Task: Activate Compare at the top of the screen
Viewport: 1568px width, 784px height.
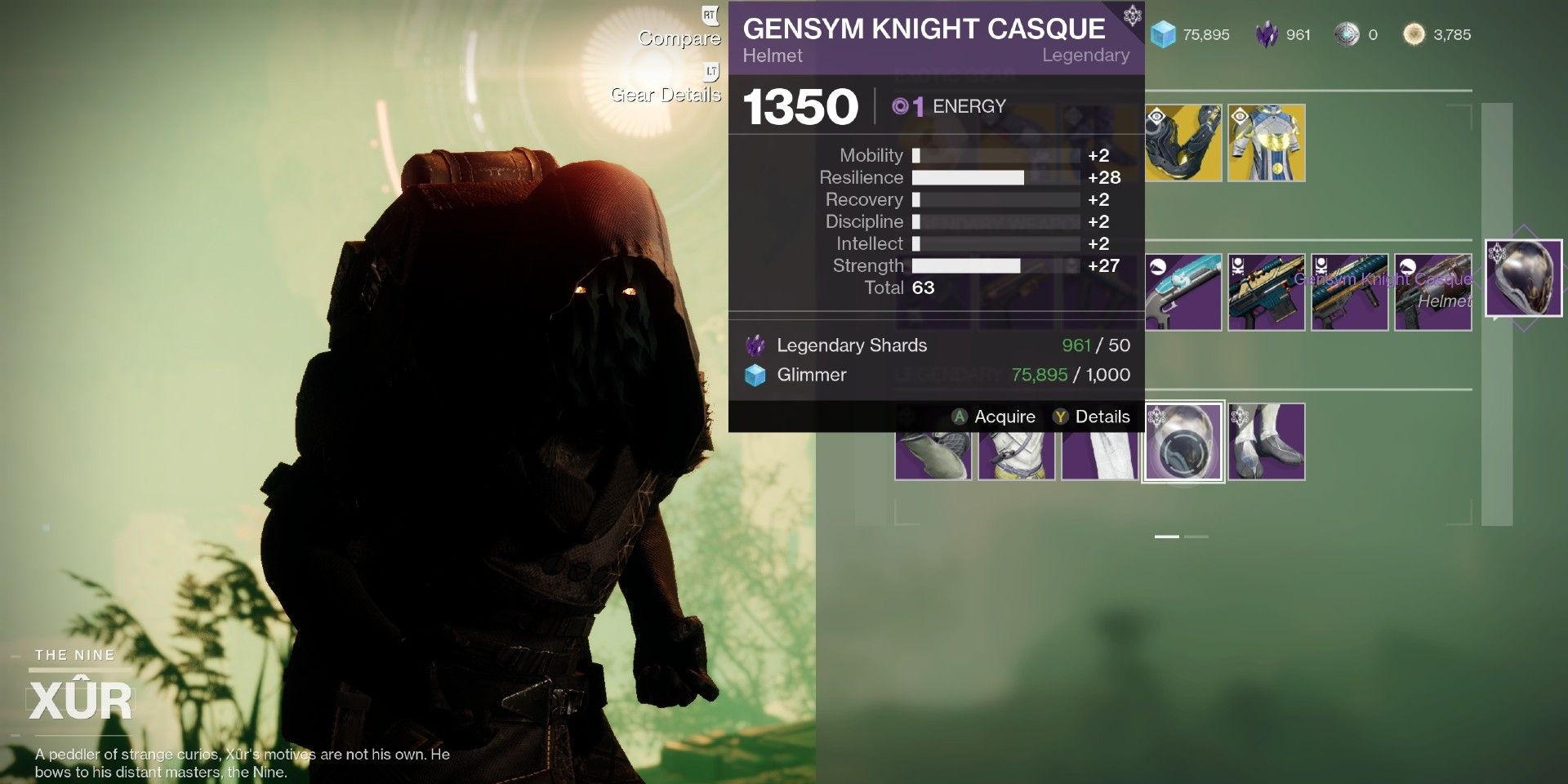Action: pos(679,38)
